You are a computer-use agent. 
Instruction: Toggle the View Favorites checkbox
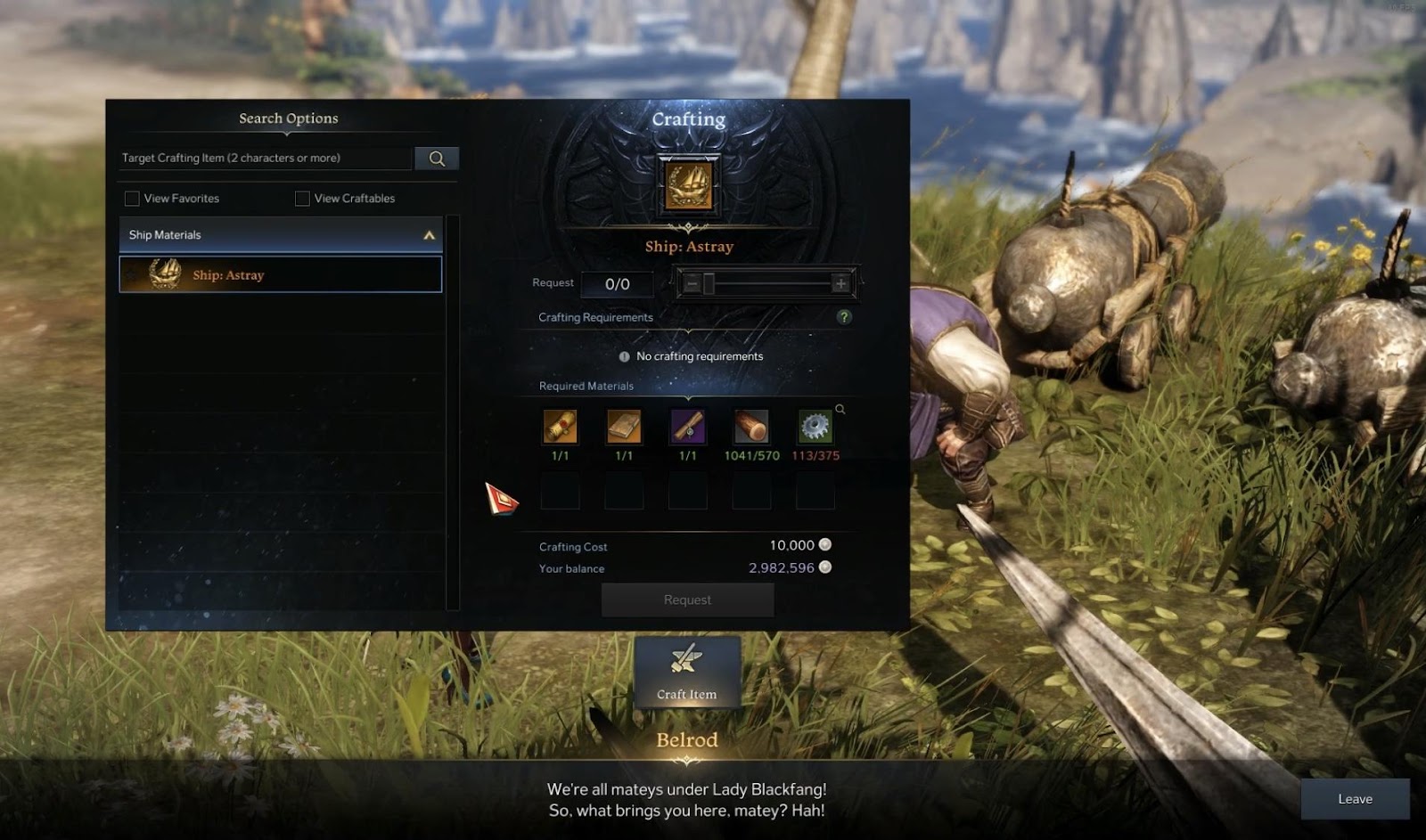coord(132,199)
